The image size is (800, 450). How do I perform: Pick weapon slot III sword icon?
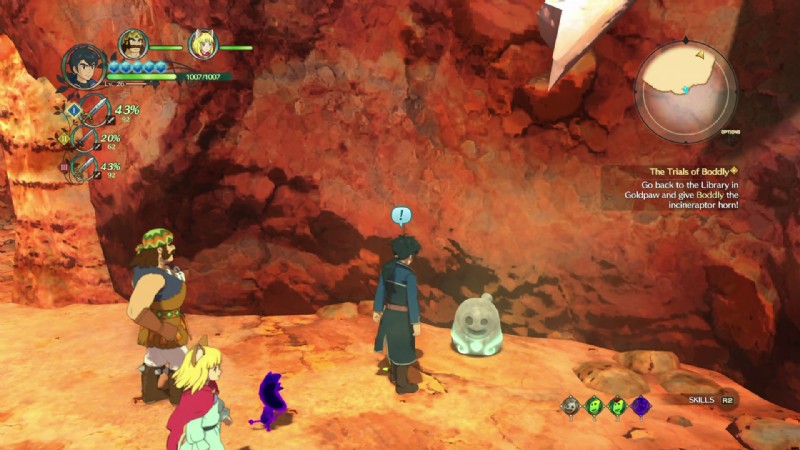coord(86,167)
